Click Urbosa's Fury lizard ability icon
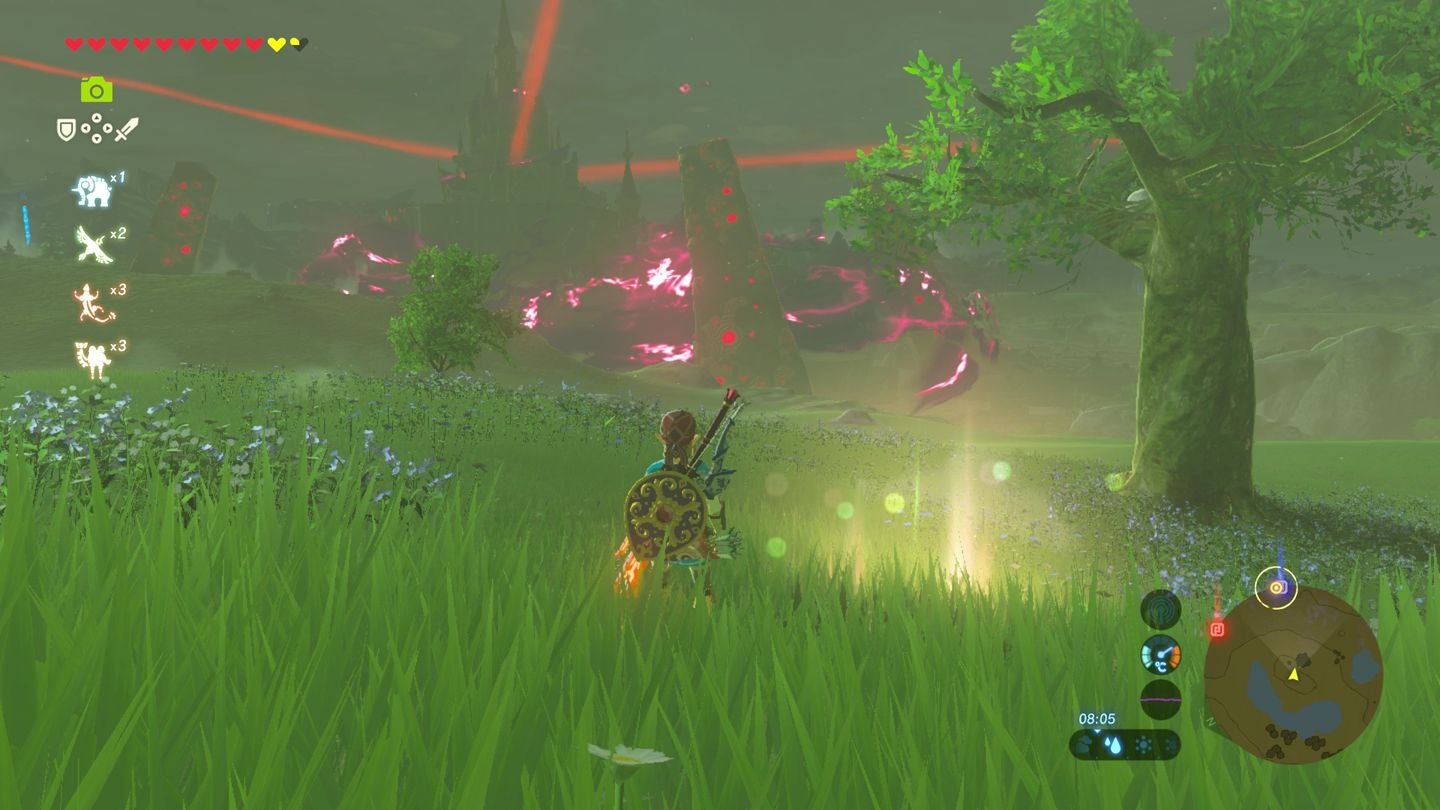This screenshot has height=810, width=1440. [x=87, y=299]
